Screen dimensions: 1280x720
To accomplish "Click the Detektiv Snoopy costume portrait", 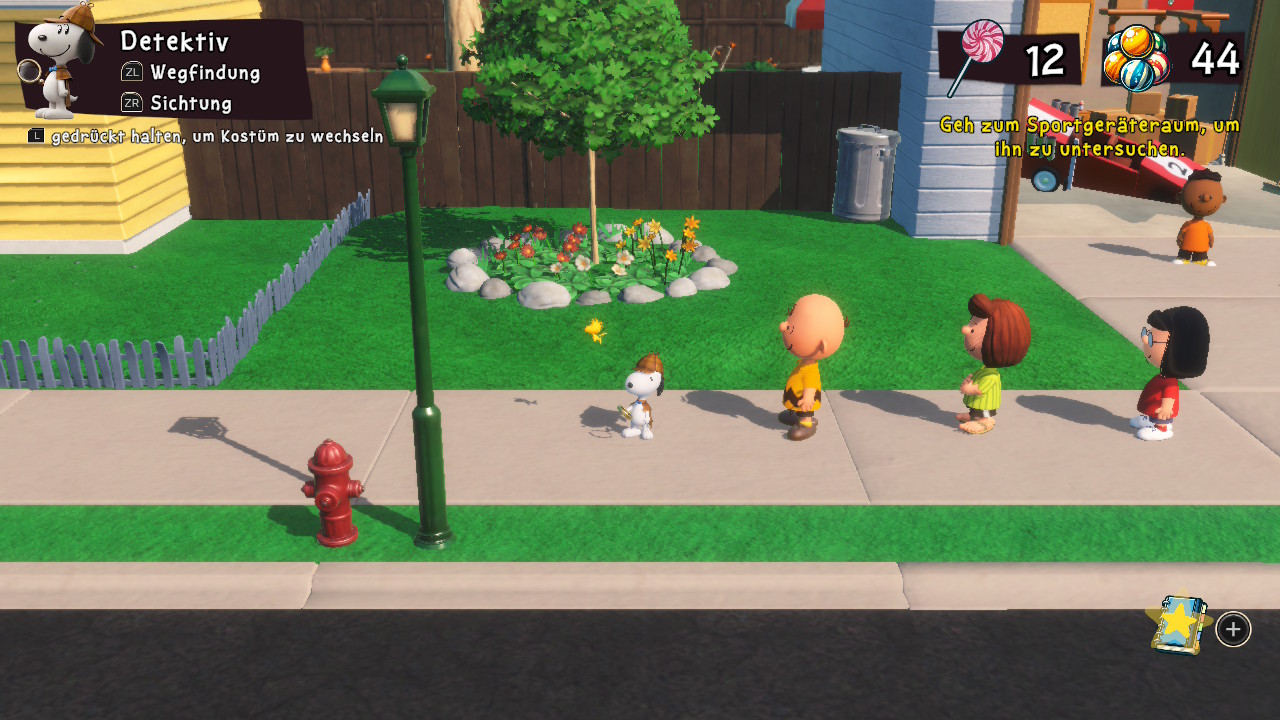I will click(x=63, y=62).
